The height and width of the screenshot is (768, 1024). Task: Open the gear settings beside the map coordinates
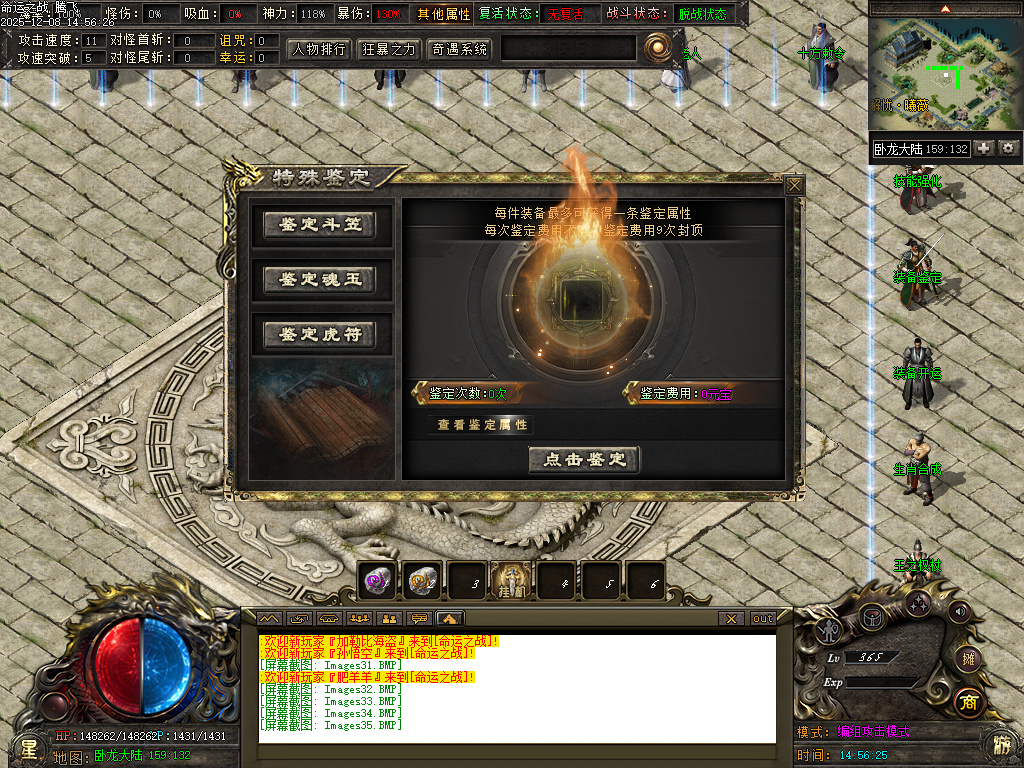(x=1008, y=148)
